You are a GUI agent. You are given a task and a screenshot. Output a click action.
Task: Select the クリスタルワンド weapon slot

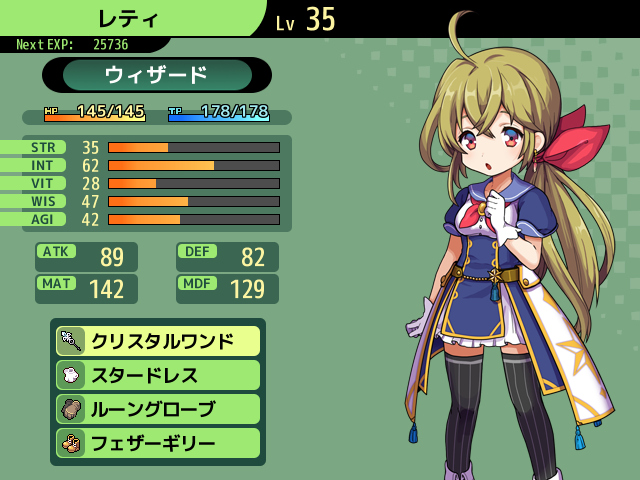click(158, 341)
